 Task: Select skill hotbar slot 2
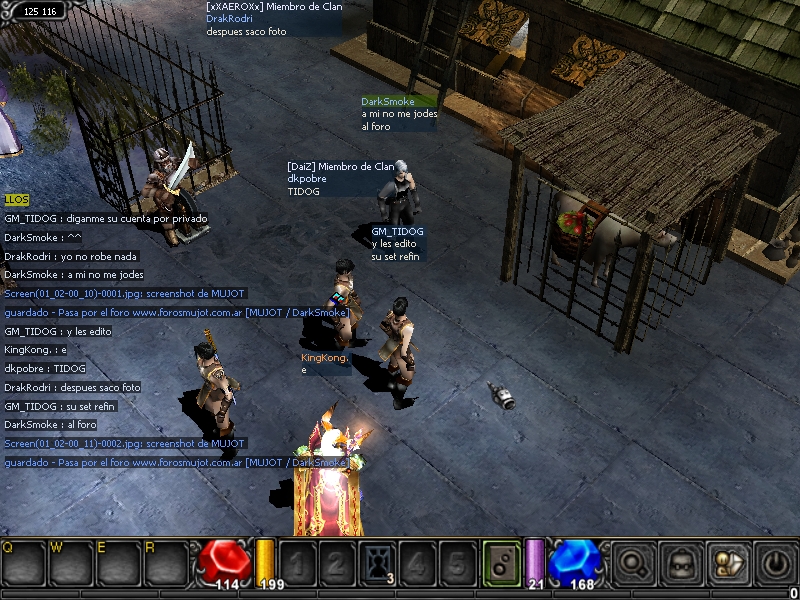tap(337, 563)
